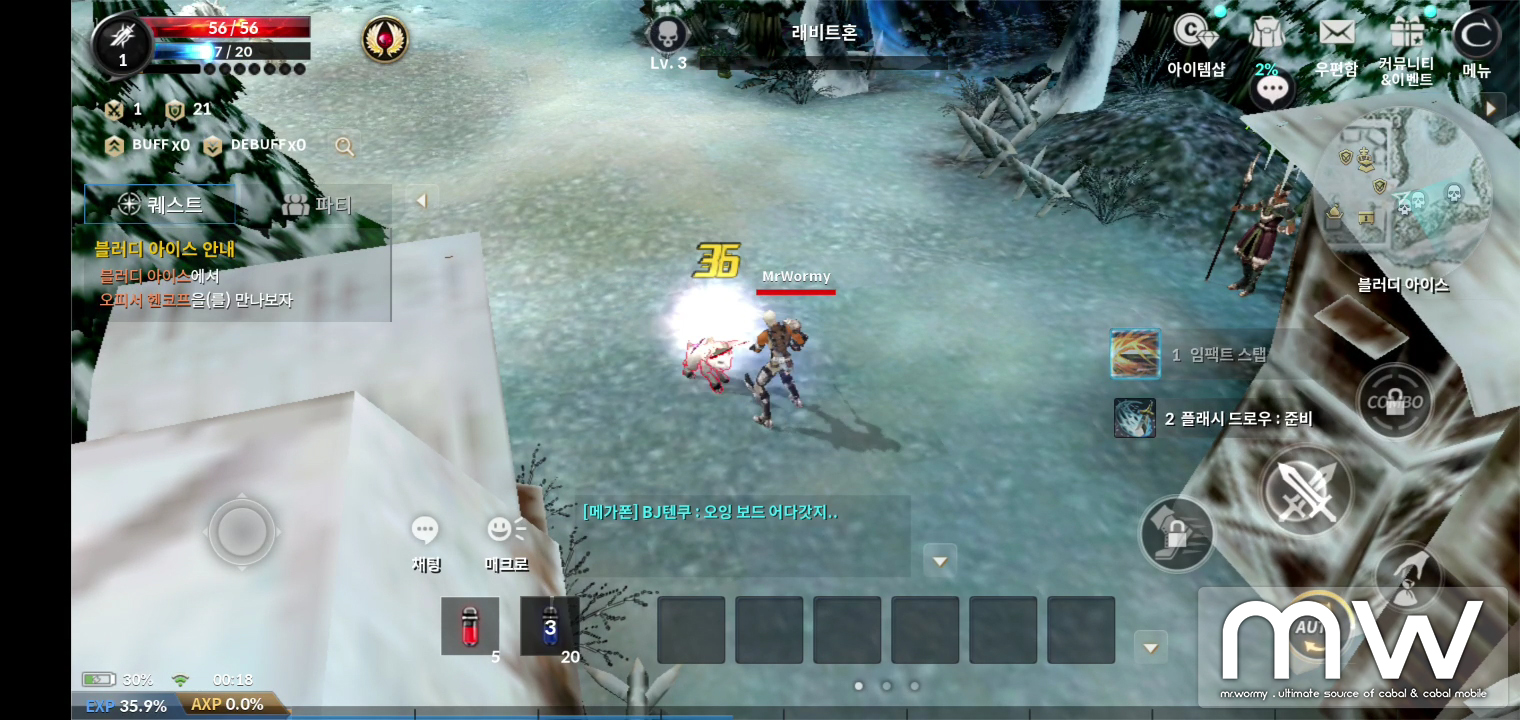Select the 블러디 아이스 안내 quest entry
The image size is (1520, 720).
click(x=164, y=249)
